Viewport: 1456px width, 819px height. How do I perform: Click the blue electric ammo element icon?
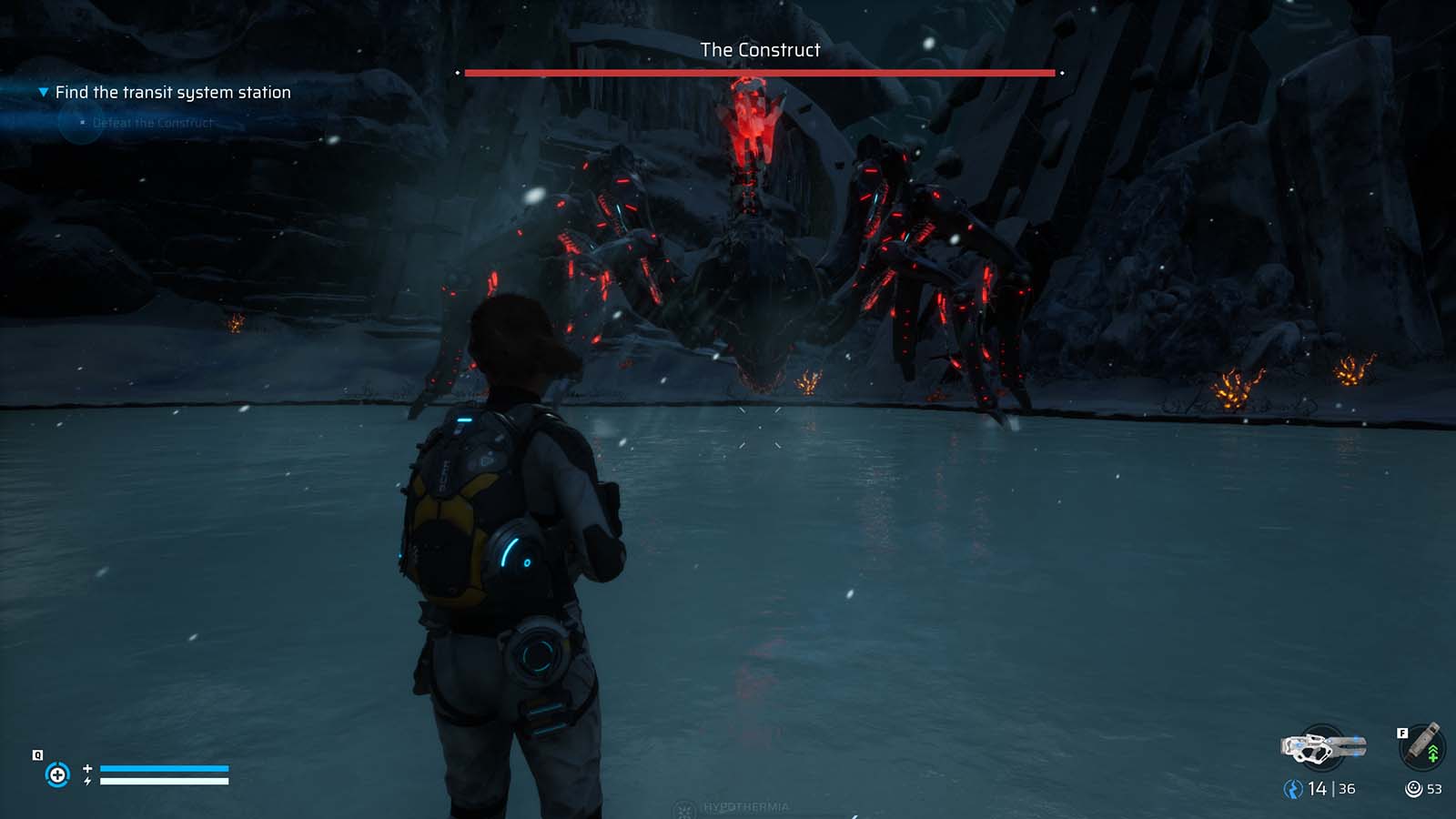[1292, 788]
